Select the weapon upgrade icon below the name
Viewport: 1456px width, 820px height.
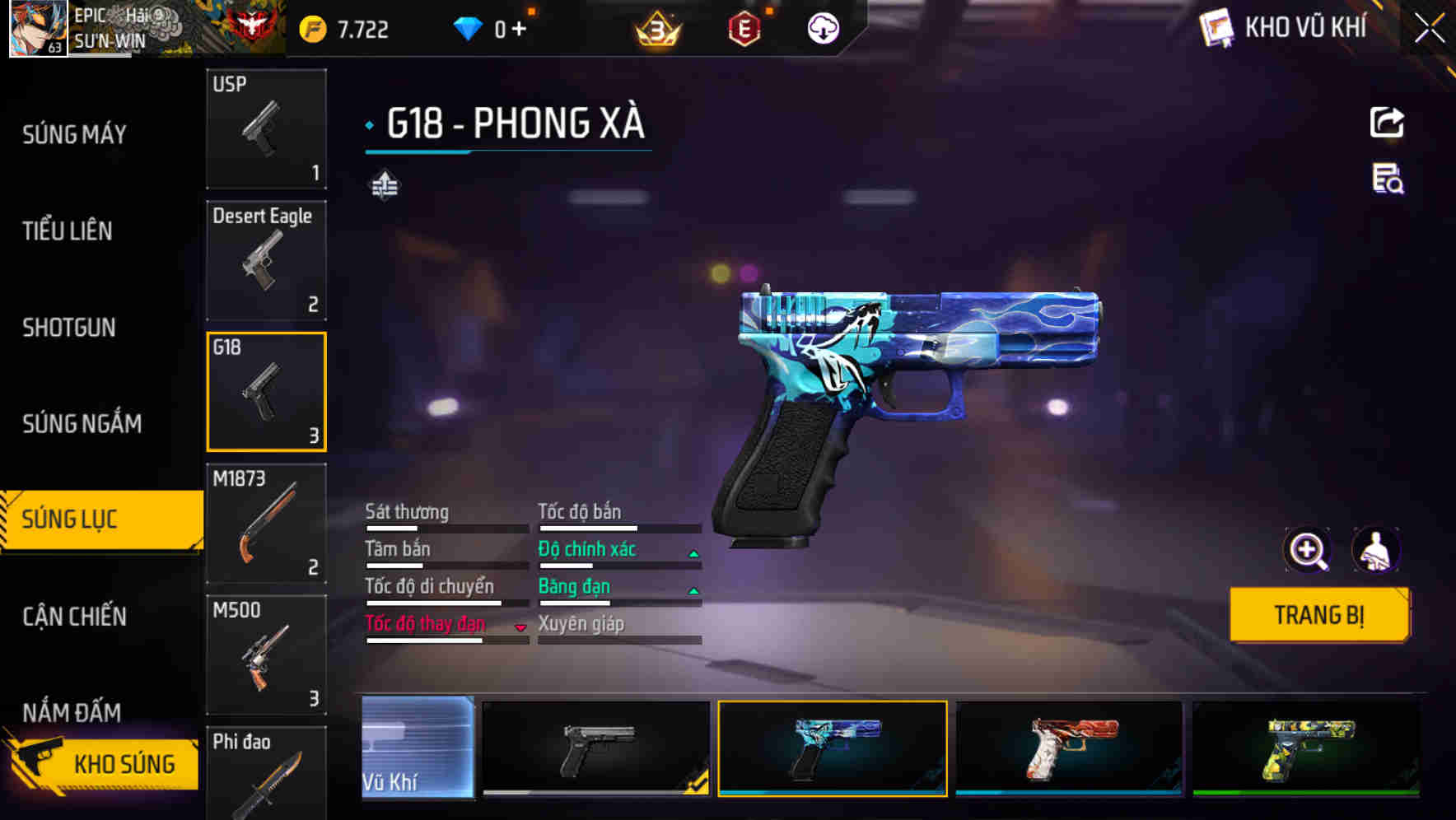click(x=385, y=184)
